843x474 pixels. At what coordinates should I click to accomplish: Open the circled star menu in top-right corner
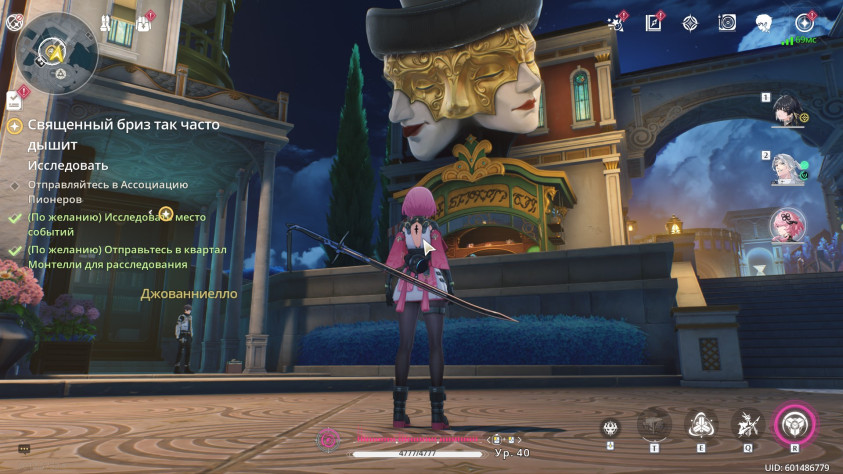point(803,22)
